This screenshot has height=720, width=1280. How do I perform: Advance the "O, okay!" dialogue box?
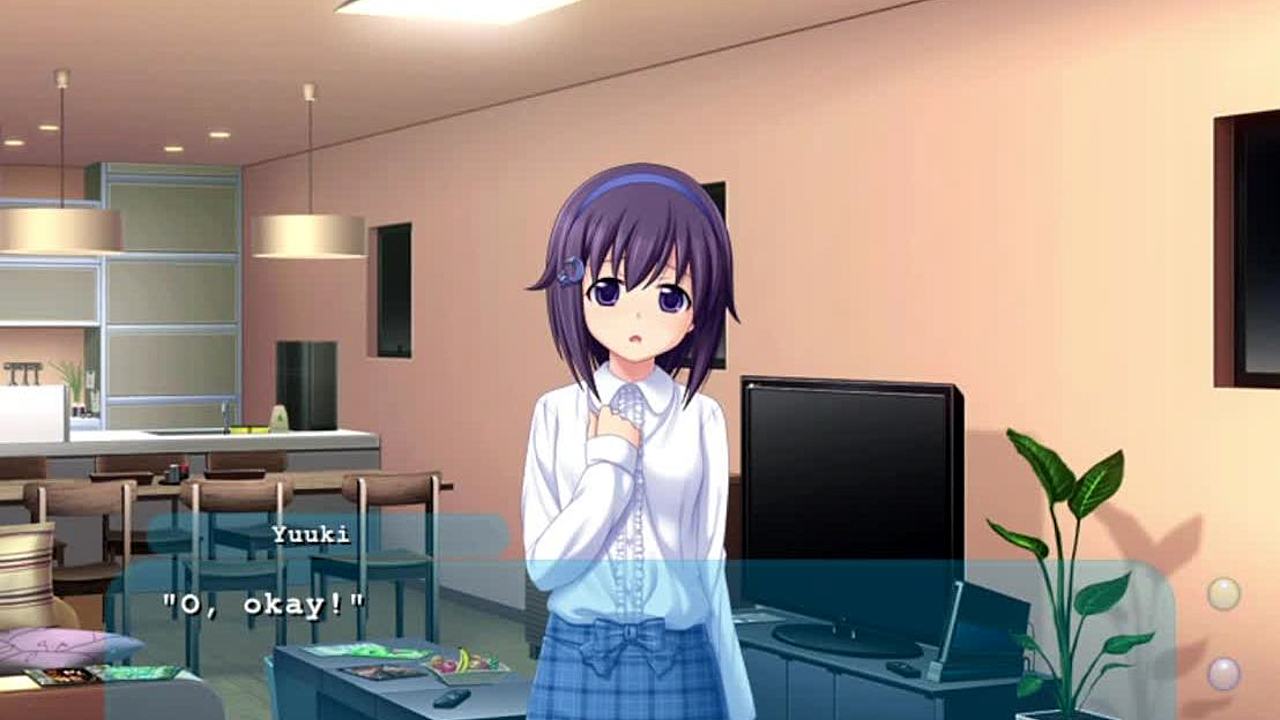[640, 630]
